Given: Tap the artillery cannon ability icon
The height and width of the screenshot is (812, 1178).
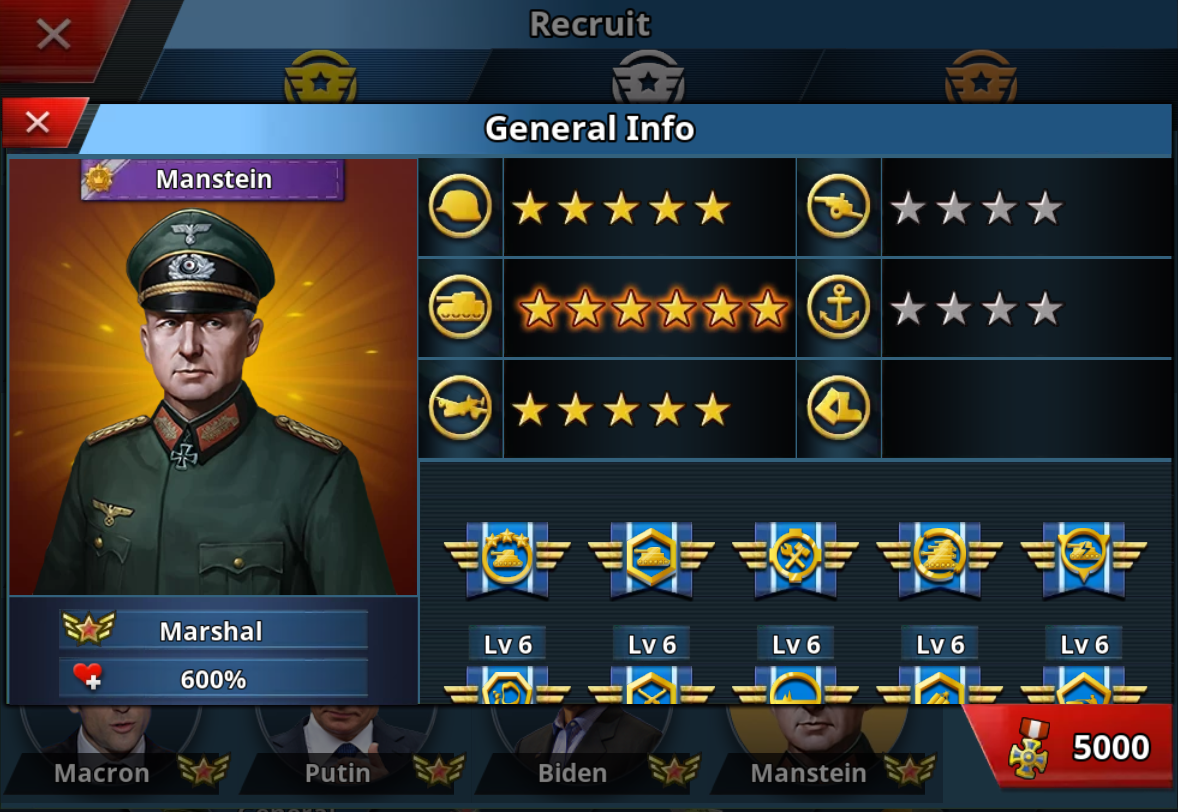Looking at the screenshot, I should [x=838, y=207].
